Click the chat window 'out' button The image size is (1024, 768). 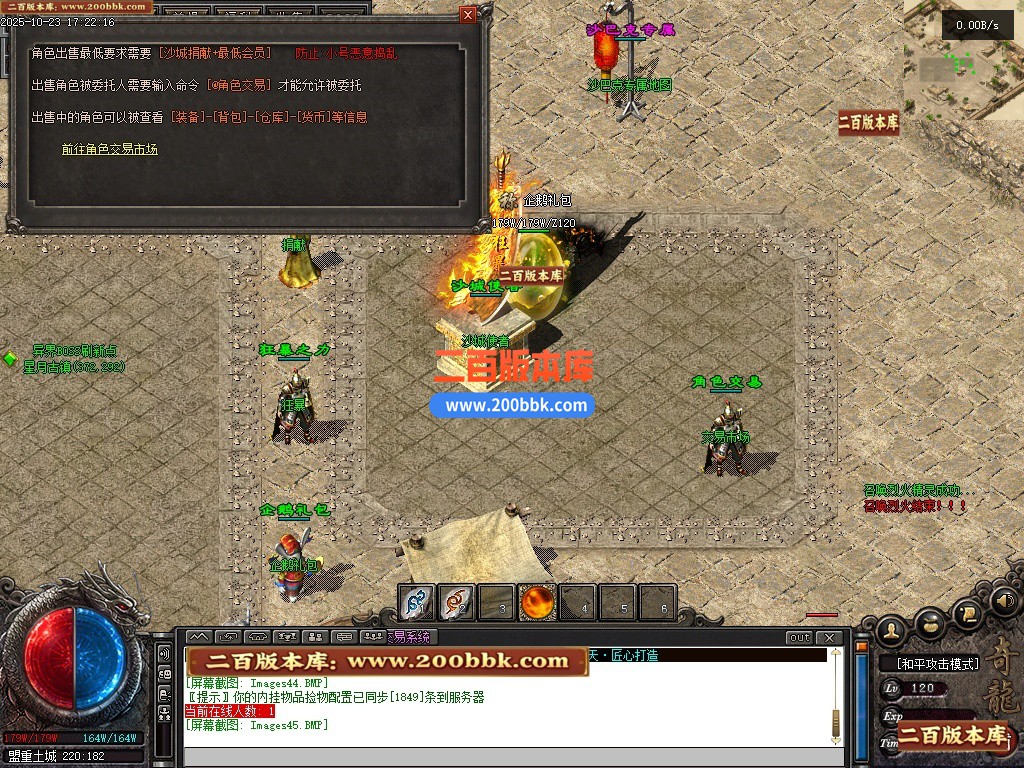pos(799,638)
